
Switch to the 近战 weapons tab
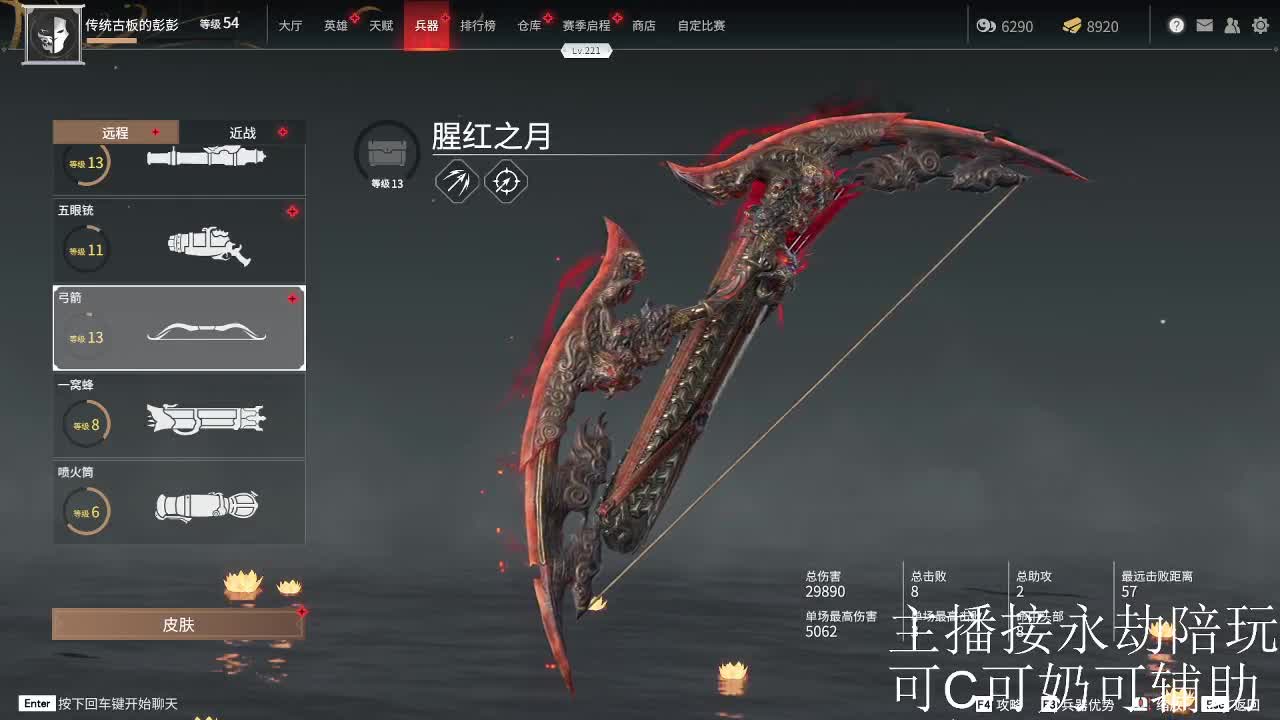240,132
